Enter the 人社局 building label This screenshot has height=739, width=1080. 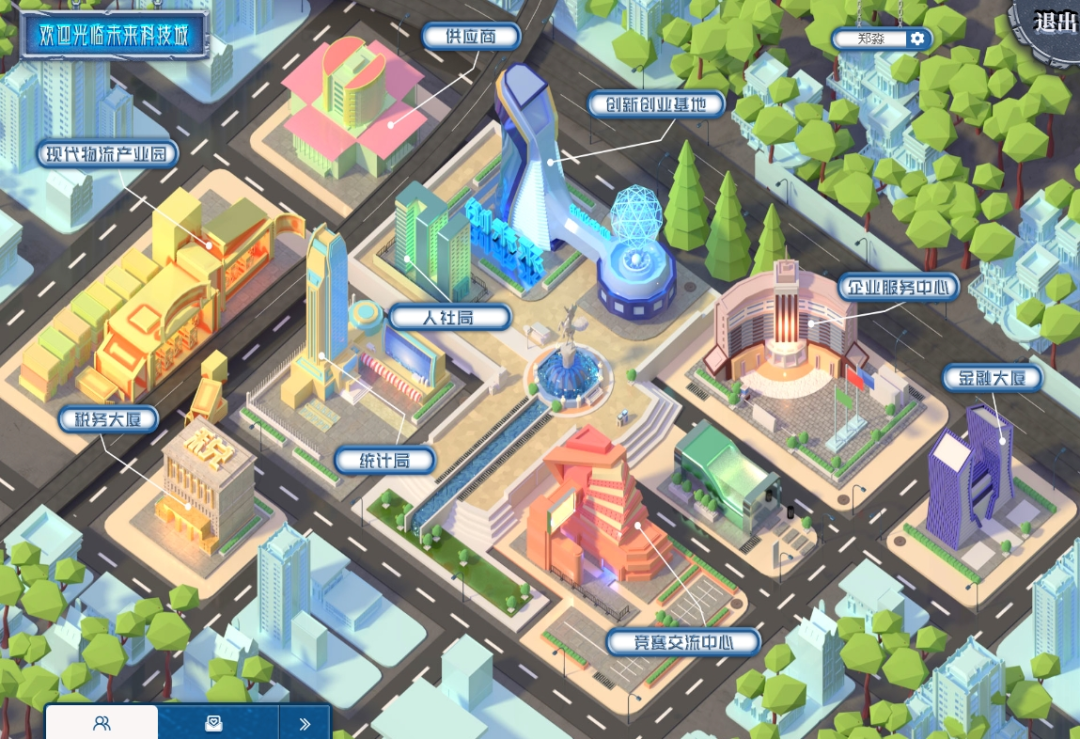pyautogui.click(x=450, y=318)
